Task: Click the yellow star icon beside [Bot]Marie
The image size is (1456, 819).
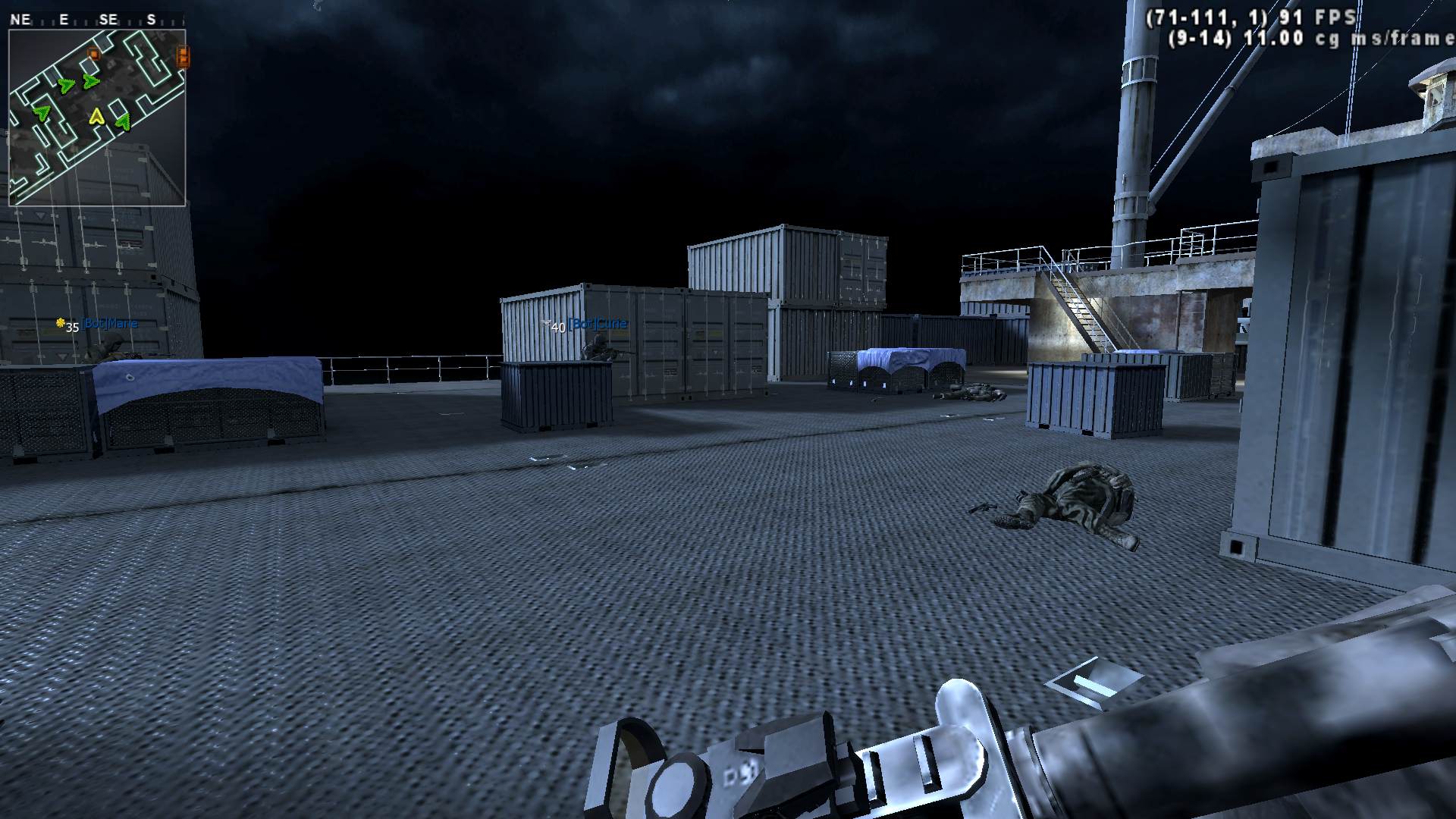Action: tap(61, 323)
